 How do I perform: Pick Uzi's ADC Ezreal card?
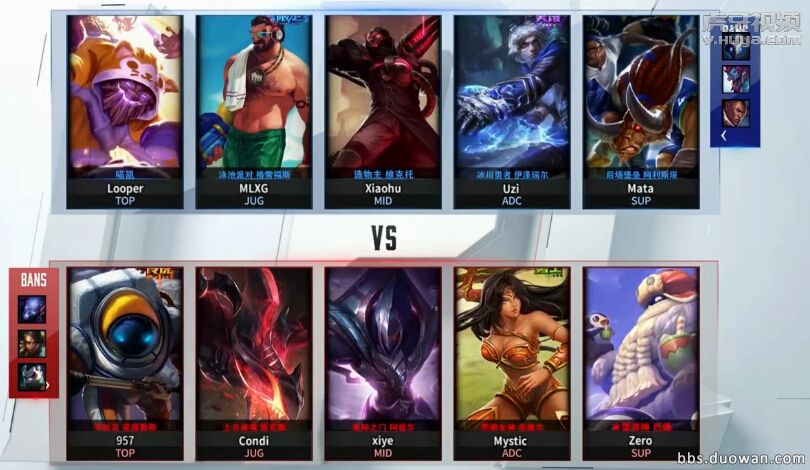[512, 110]
